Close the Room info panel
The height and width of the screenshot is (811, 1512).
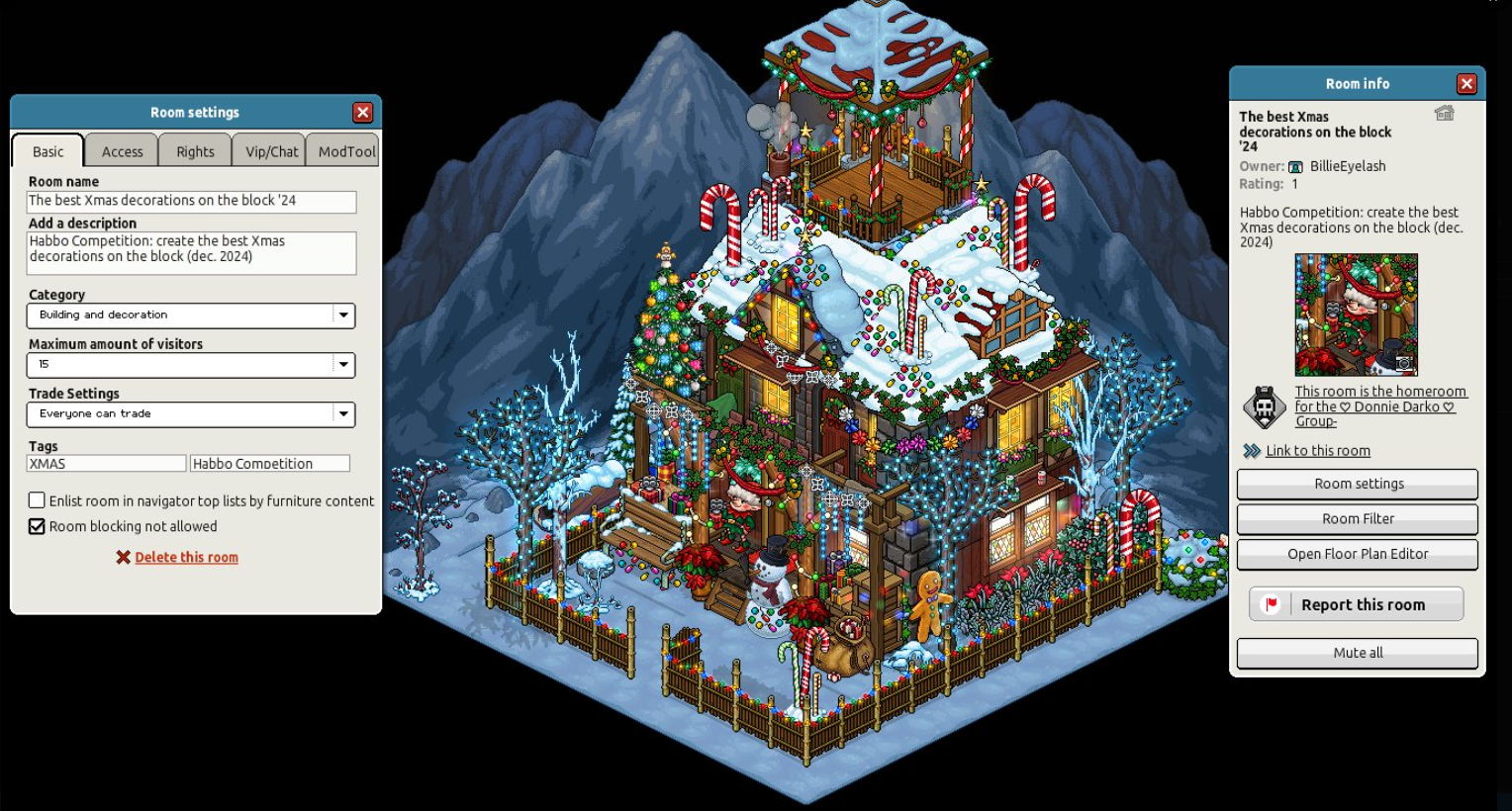coord(1466,84)
